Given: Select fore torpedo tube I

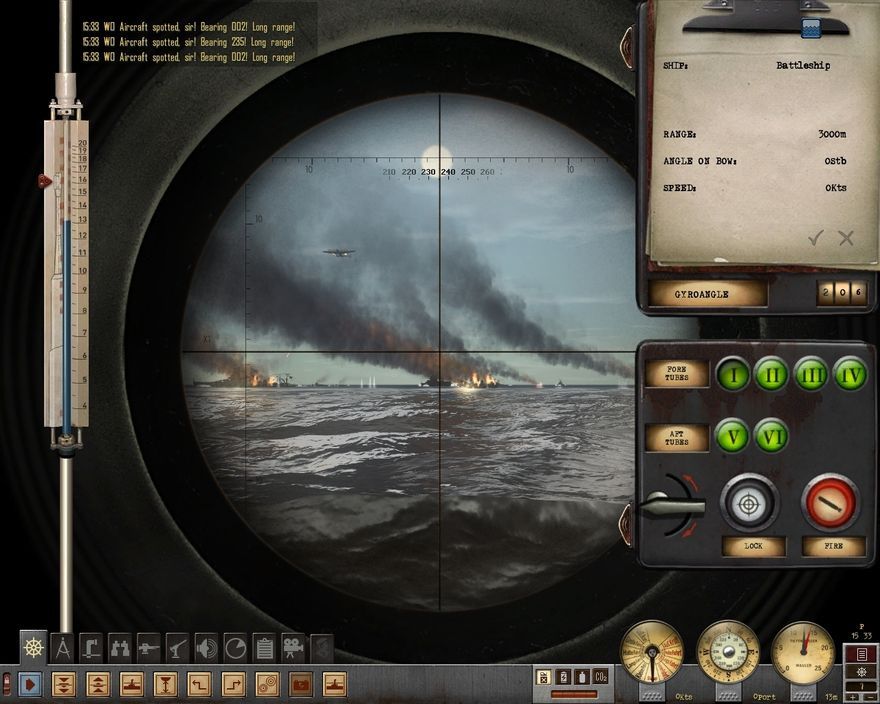Looking at the screenshot, I should [733, 375].
